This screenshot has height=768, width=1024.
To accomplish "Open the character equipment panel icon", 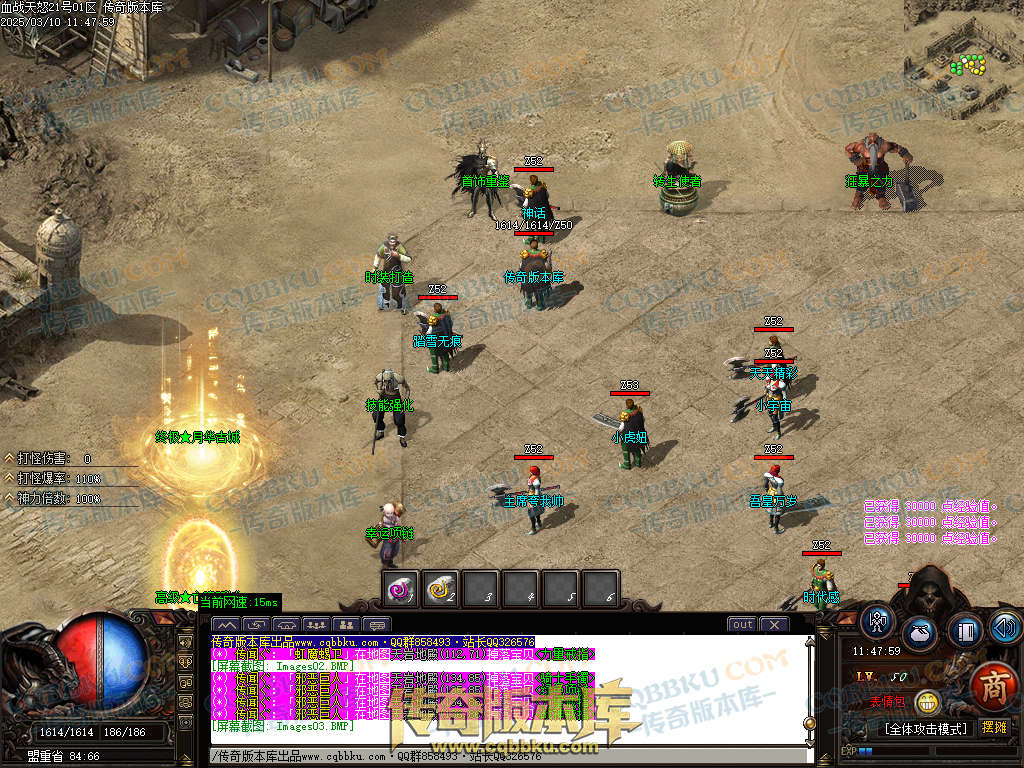I will click(x=877, y=621).
